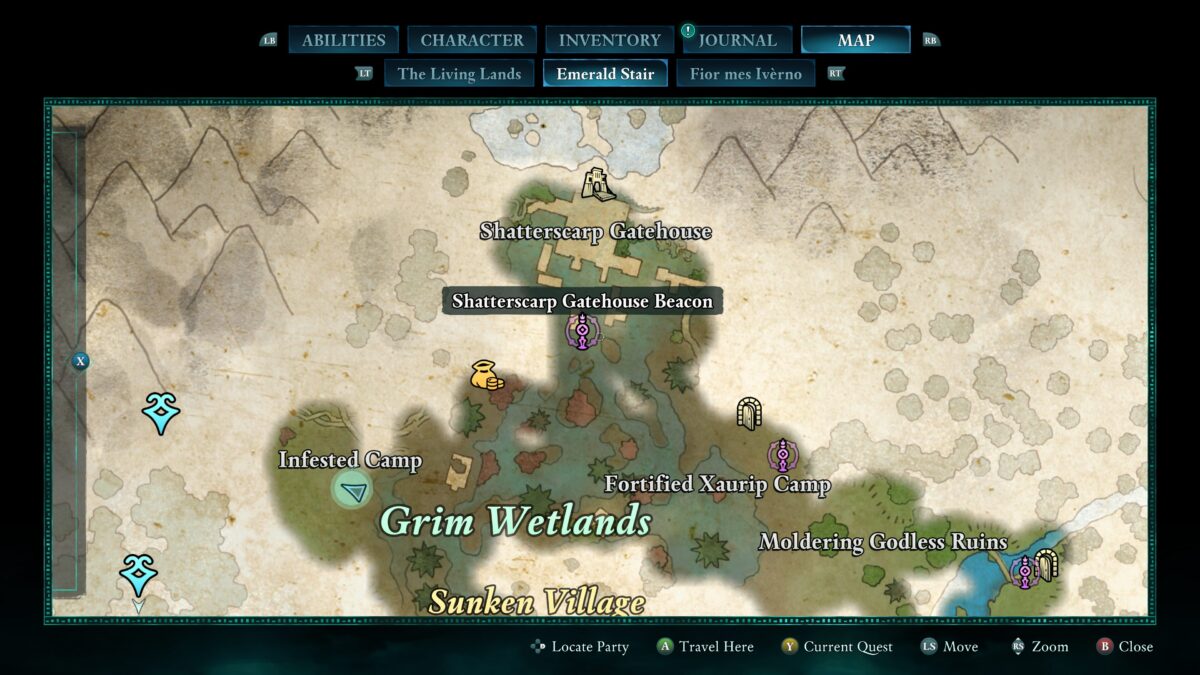Select the Map tab

pyautogui.click(x=855, y=40)
